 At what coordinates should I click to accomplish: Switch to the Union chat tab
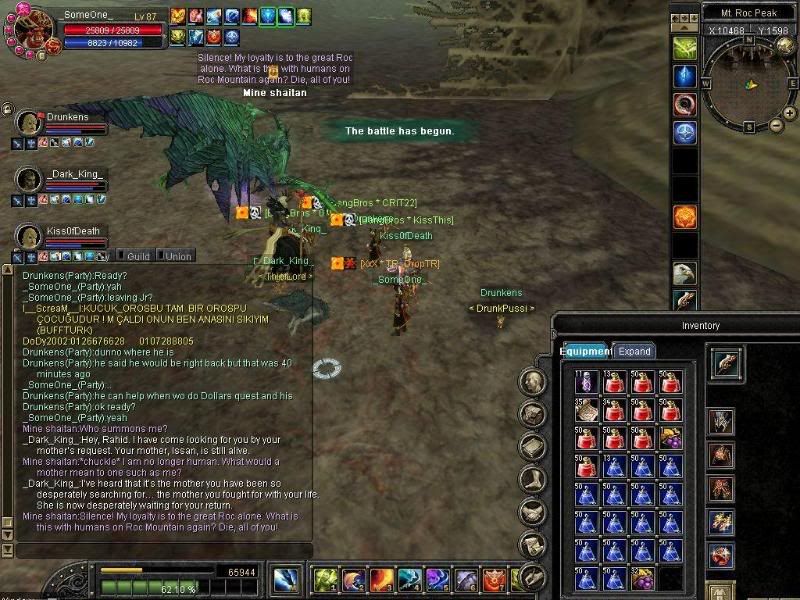(178, 256)
